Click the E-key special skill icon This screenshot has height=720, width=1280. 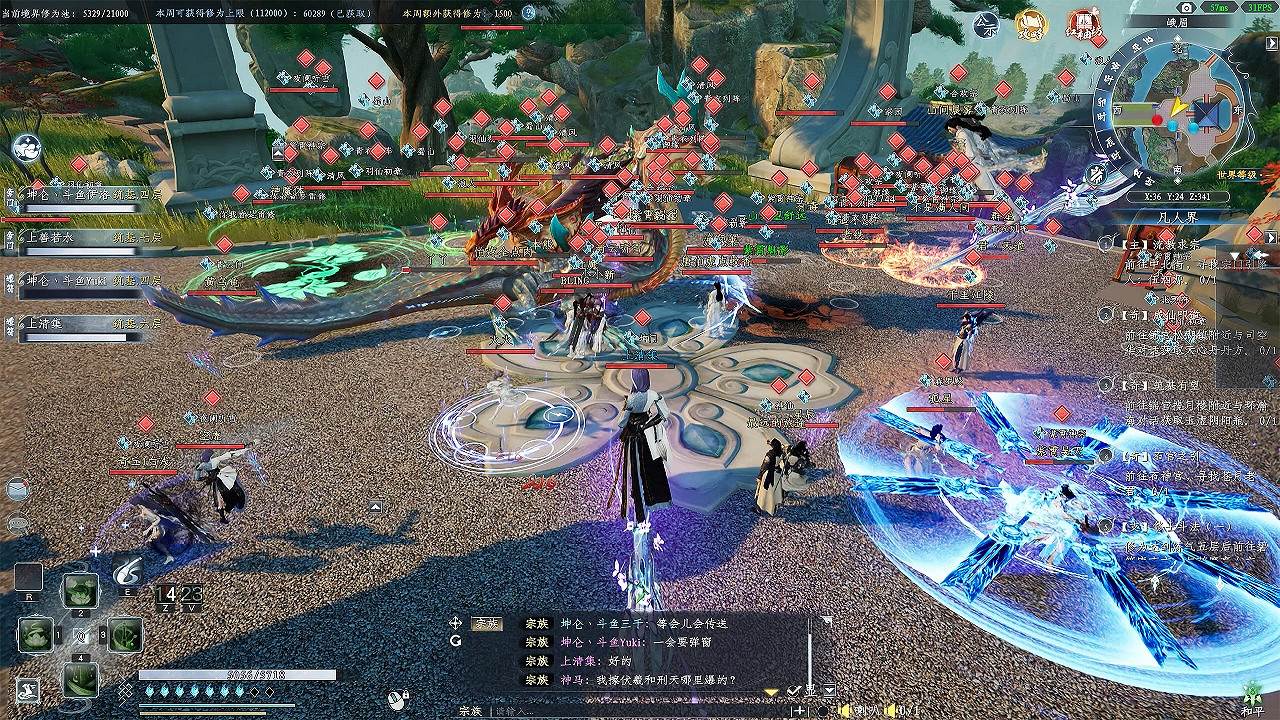(x=127, y=573)
